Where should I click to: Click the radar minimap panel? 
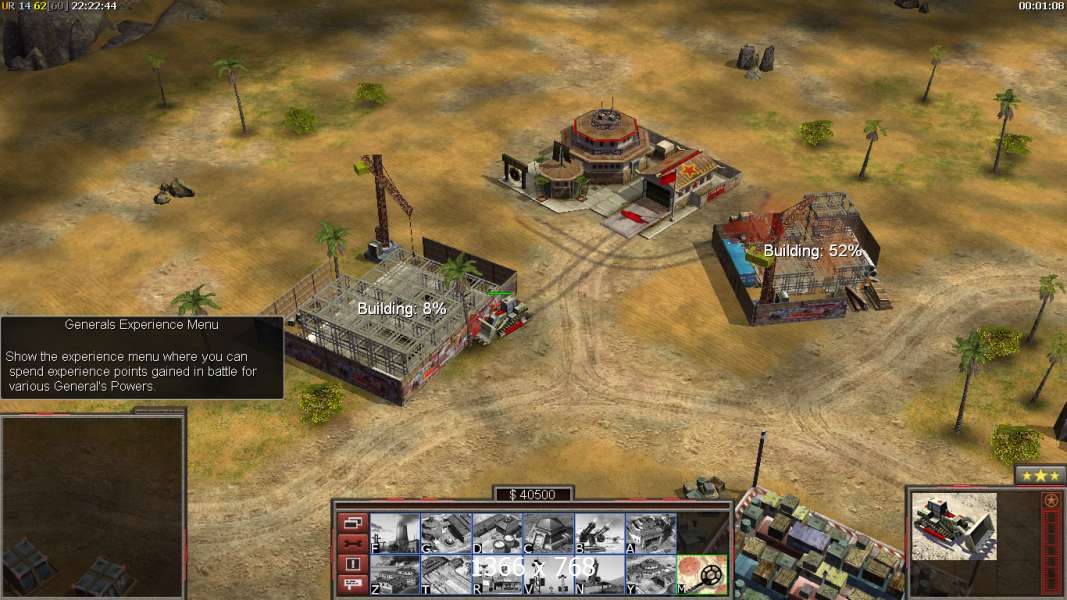93,507
